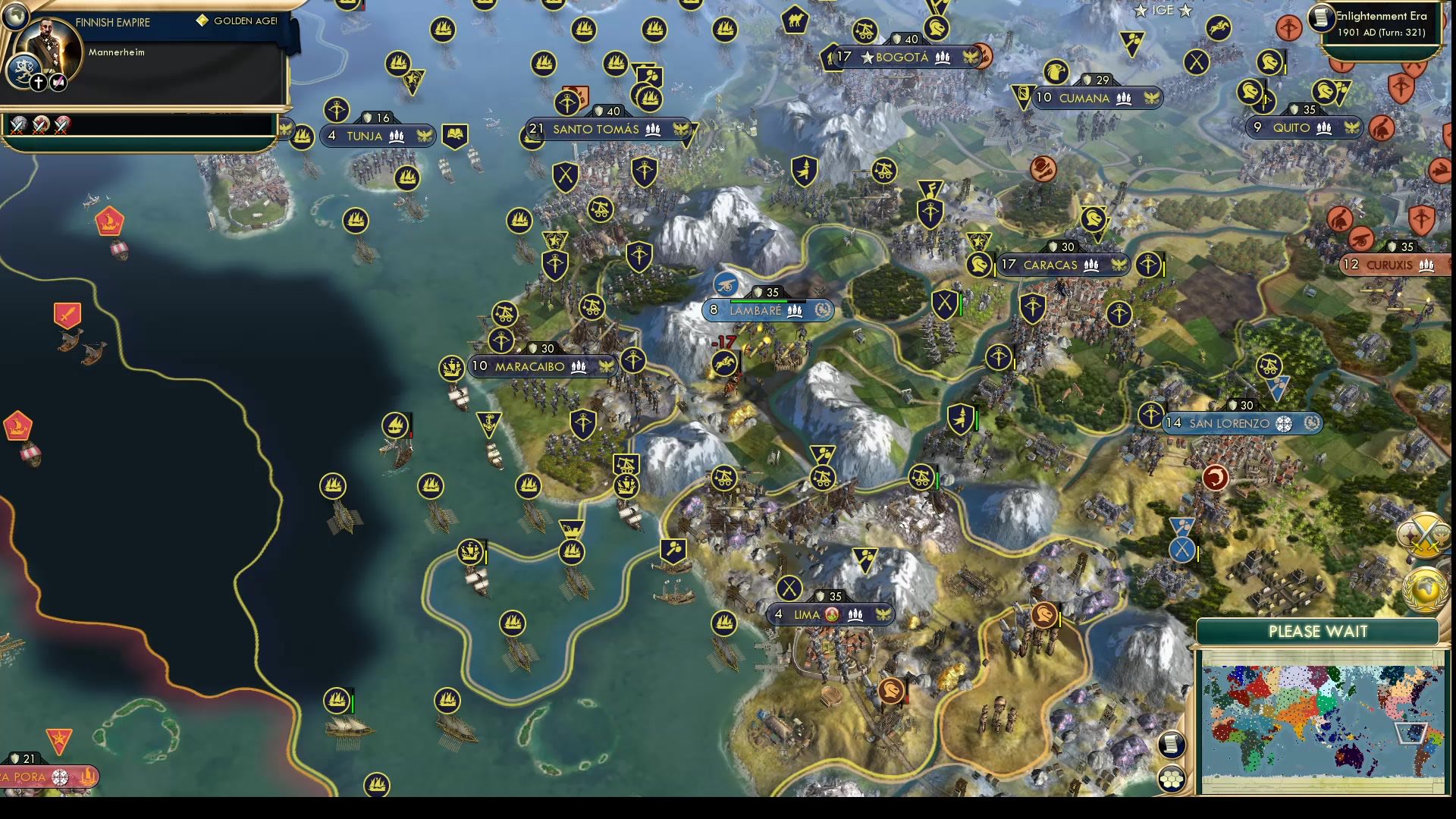Select the knight unit flag near Caracas
Viewport: 1456px width, 819px height.
tap(978, 265)
